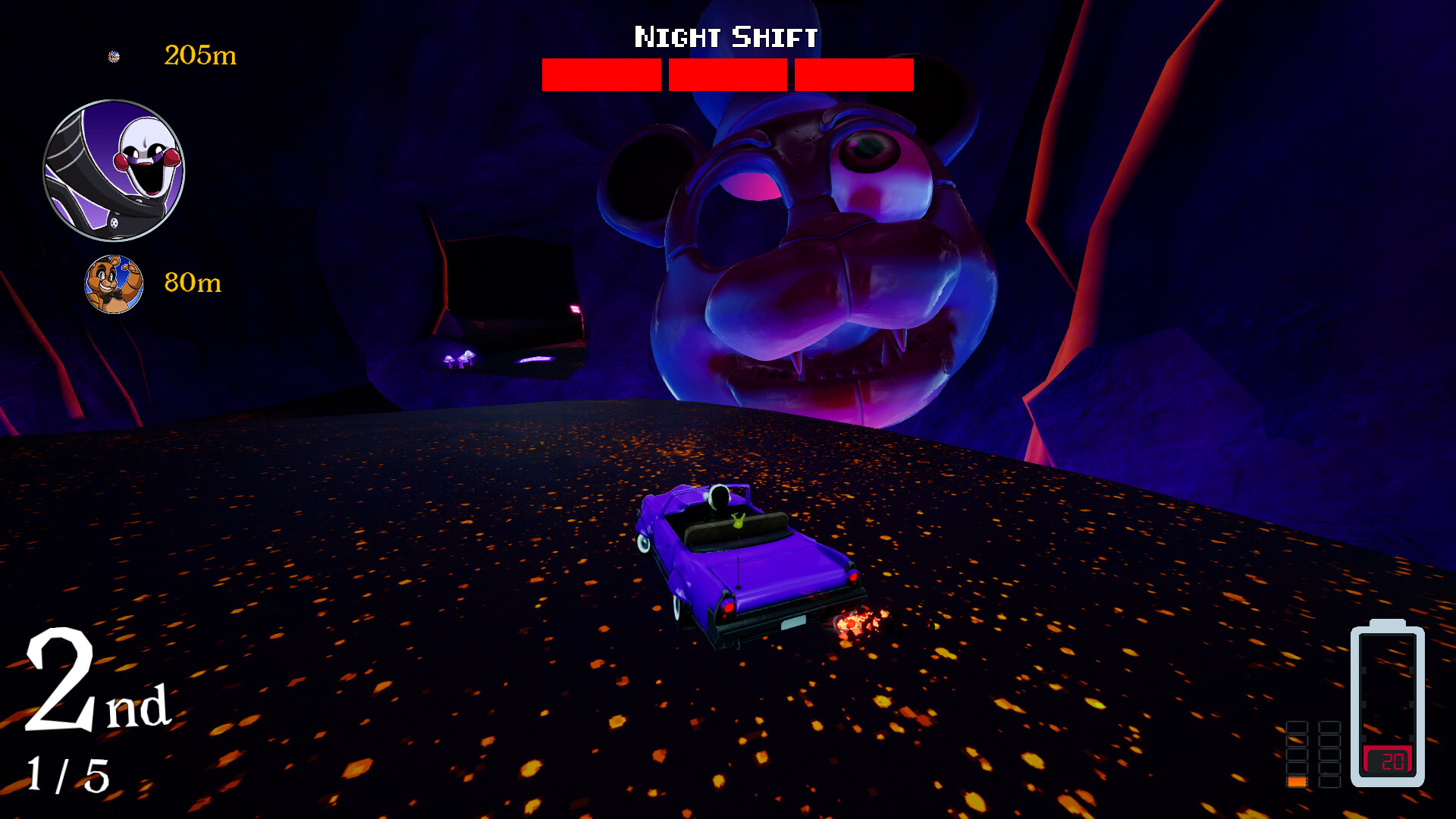Click the topmost cell of the left slot column

[x=1297, y=726]
